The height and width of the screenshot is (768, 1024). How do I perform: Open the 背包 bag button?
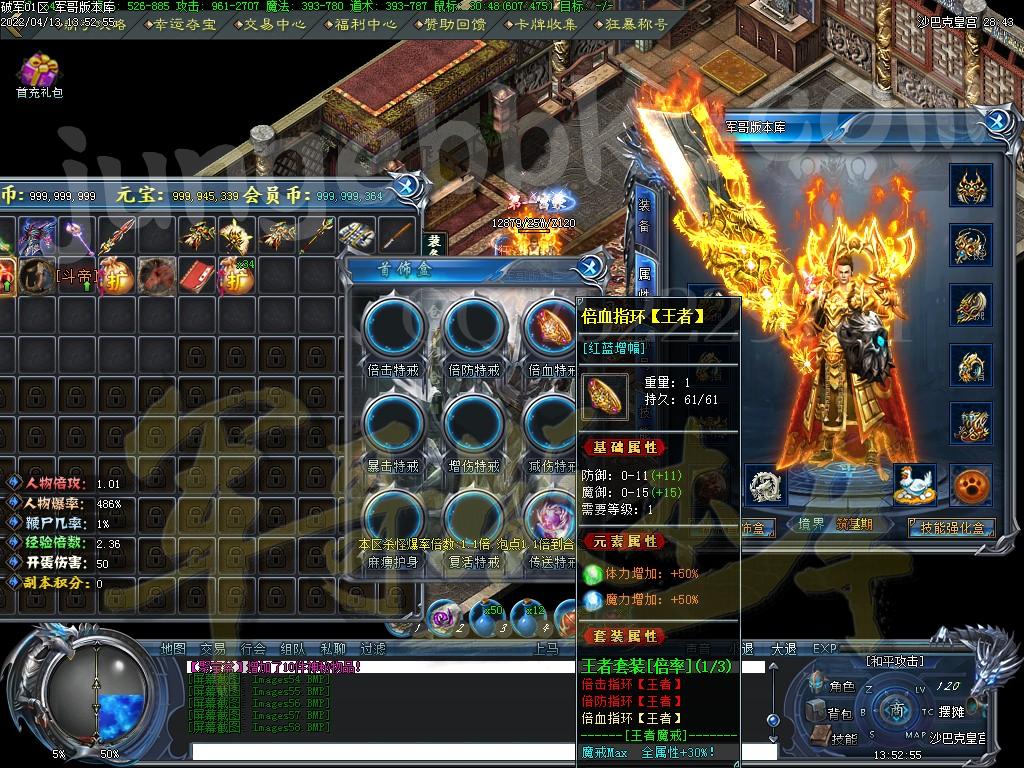click(x=830, y=713)
